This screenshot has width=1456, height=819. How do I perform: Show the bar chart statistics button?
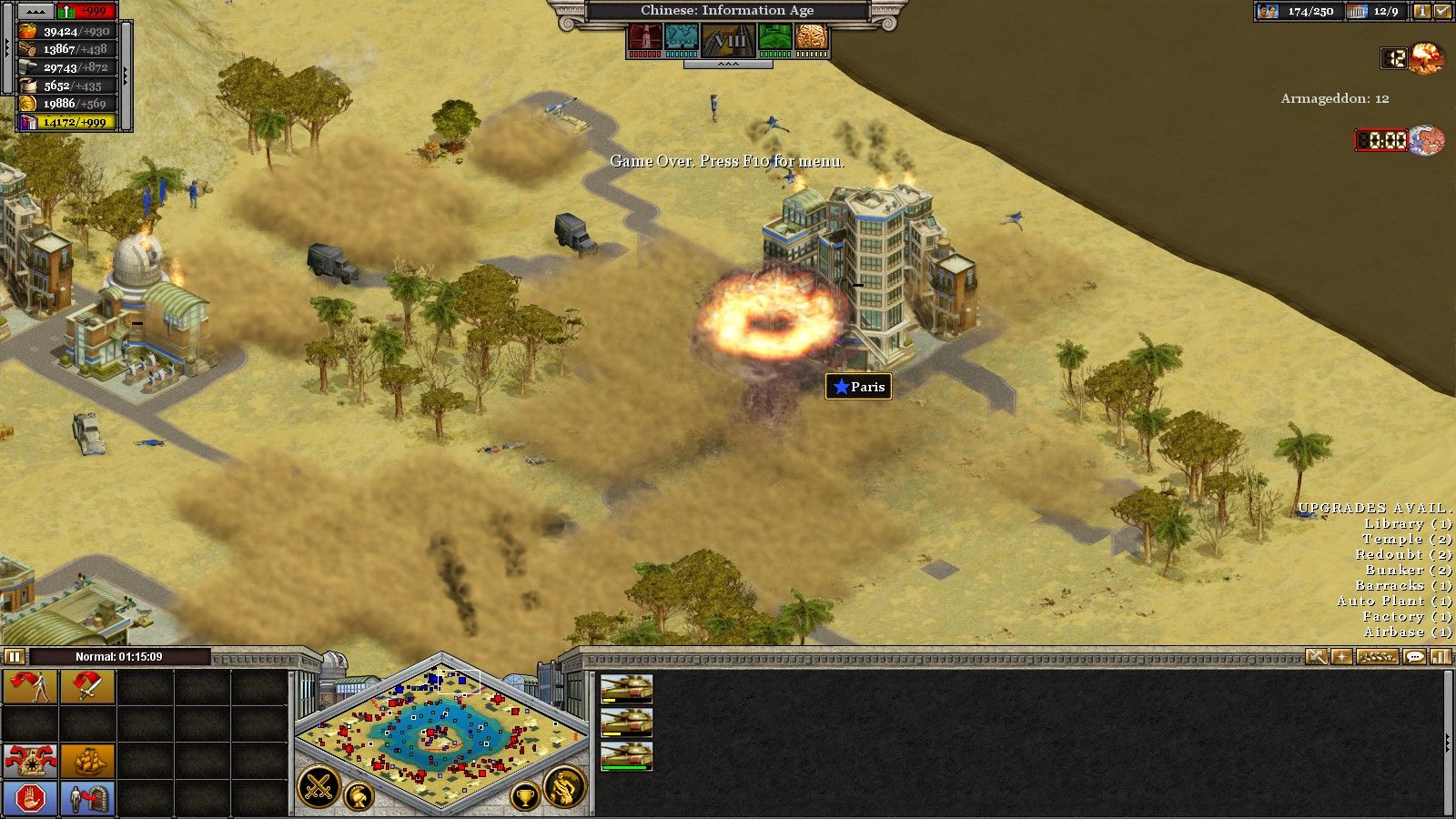pyautogui.click(x=1440, y=656)
